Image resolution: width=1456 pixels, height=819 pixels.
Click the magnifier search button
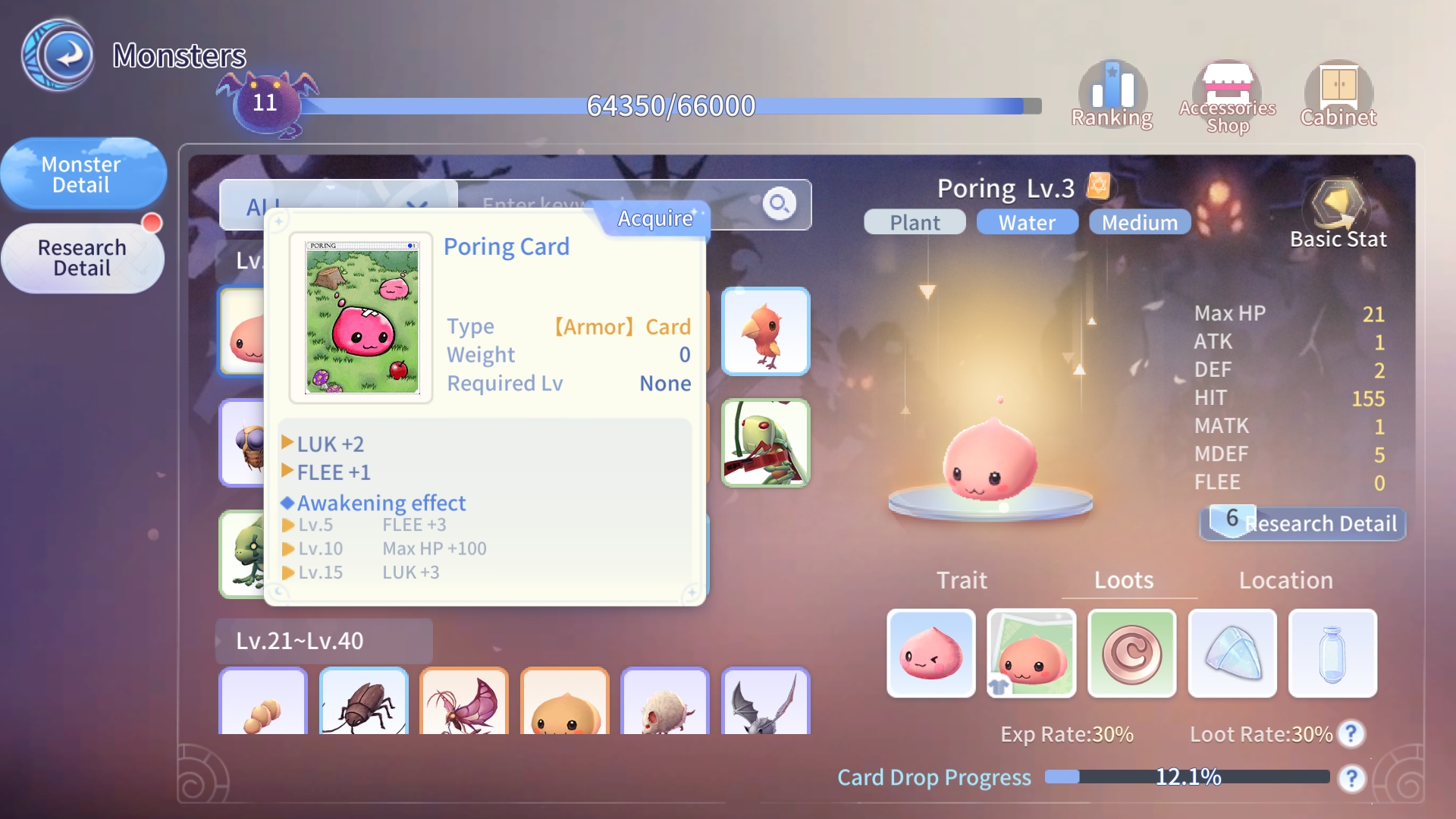pos(779,204)
